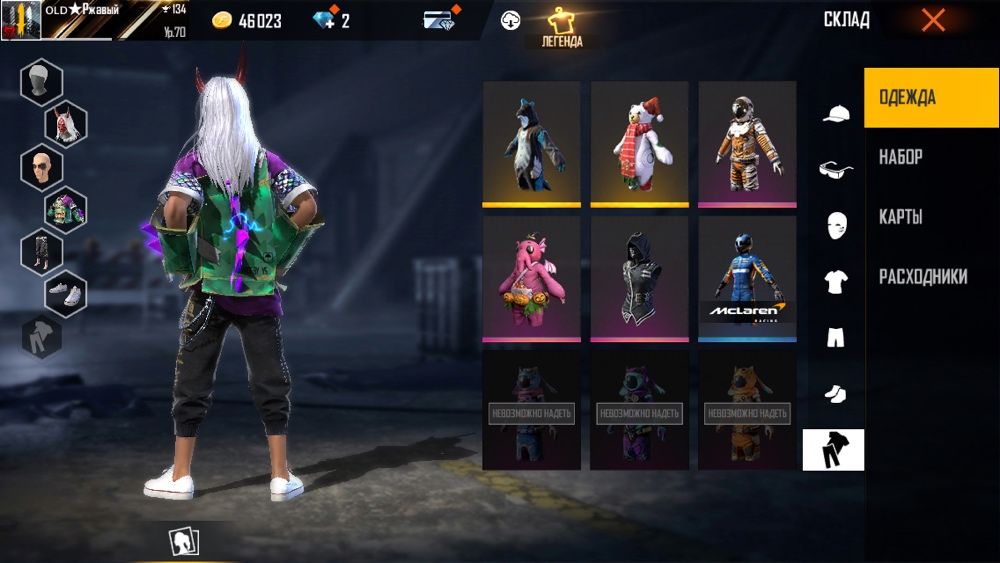
Task: Select the КАРТЫ tab
Action: (901, 217)
